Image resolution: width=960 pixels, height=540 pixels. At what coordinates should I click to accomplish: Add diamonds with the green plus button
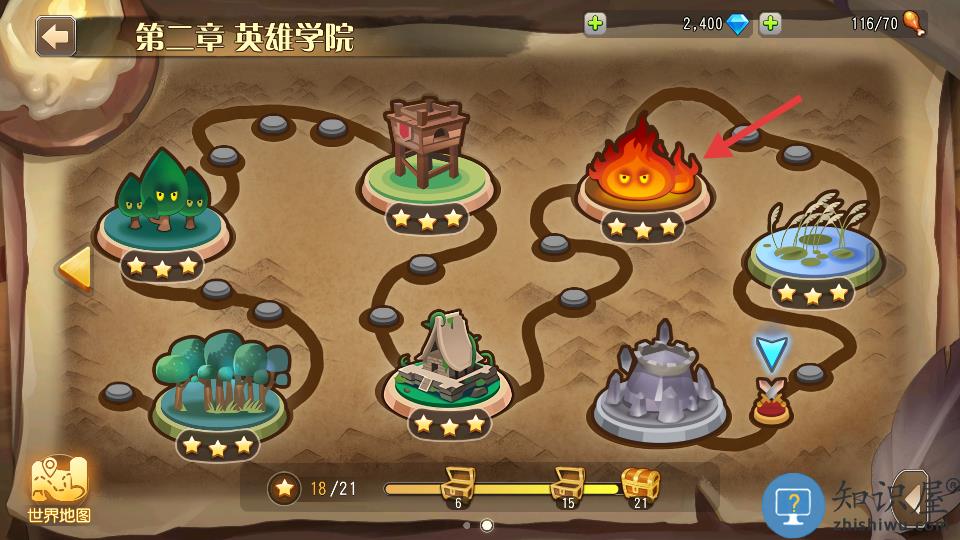596,24
